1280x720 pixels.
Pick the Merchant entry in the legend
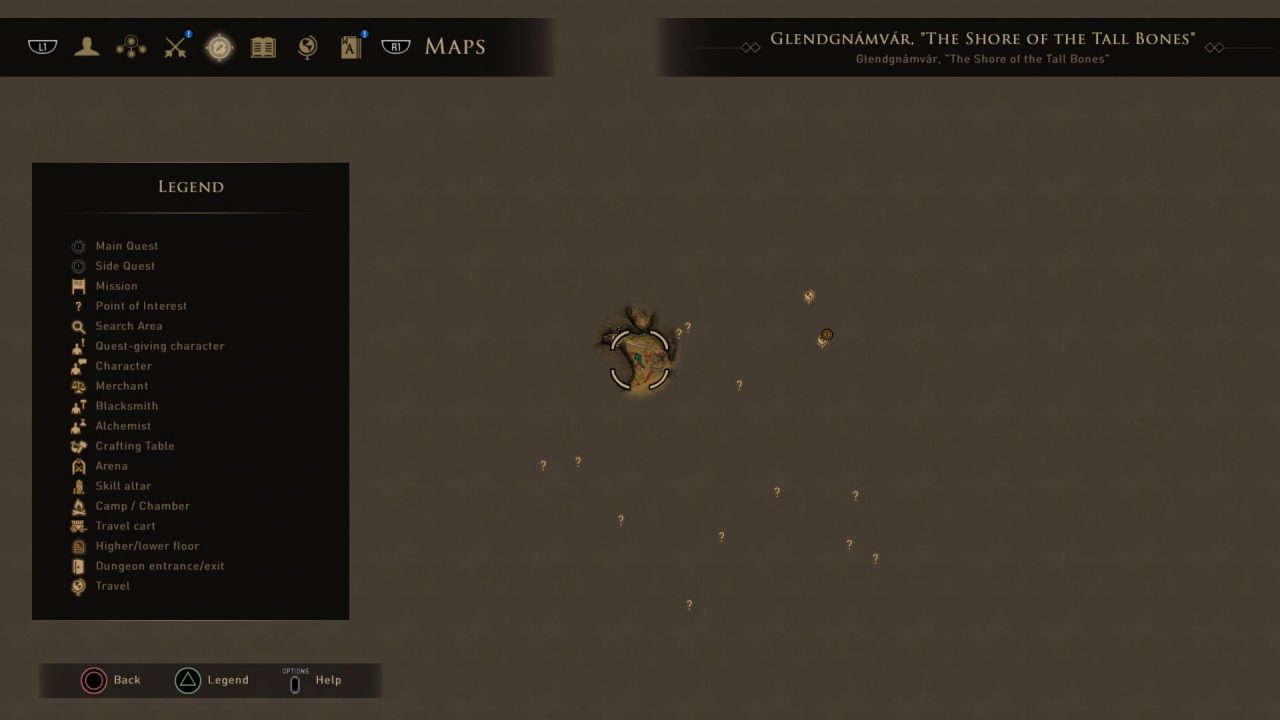121,386
